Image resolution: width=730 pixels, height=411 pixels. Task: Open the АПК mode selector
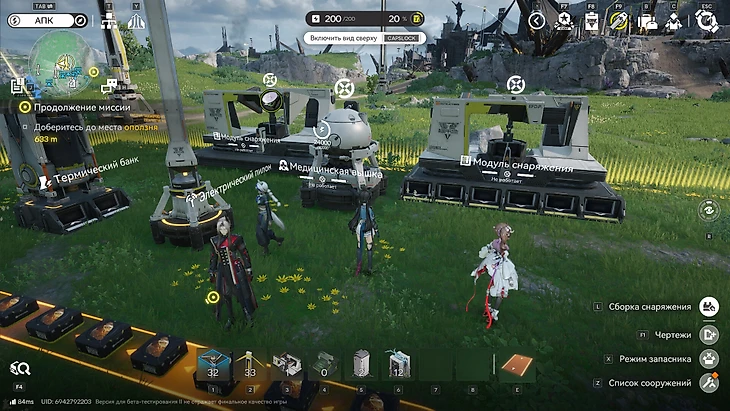46,19
